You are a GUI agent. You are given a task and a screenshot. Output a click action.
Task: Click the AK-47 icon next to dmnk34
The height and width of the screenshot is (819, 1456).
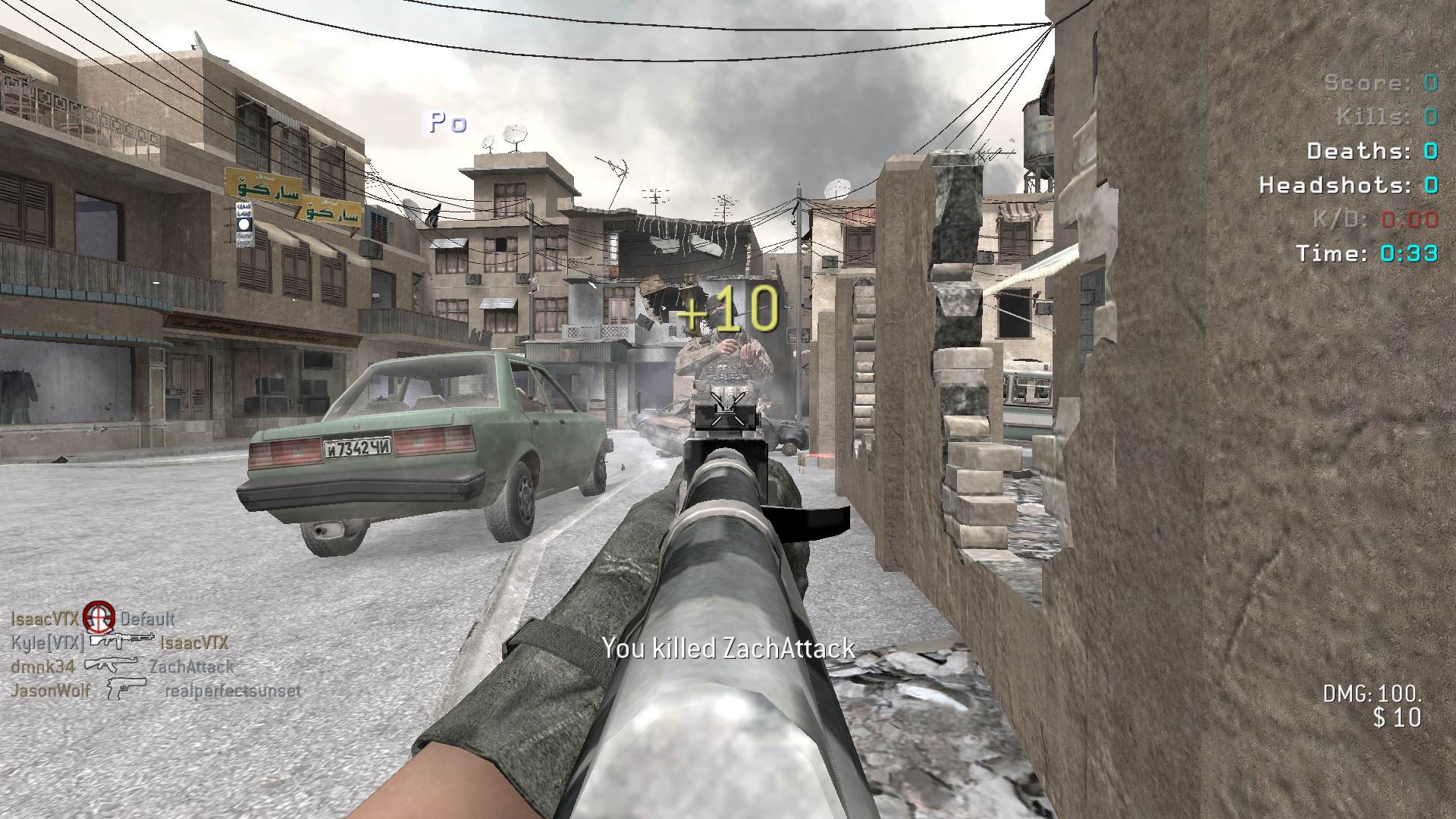(x=111, y=666)
